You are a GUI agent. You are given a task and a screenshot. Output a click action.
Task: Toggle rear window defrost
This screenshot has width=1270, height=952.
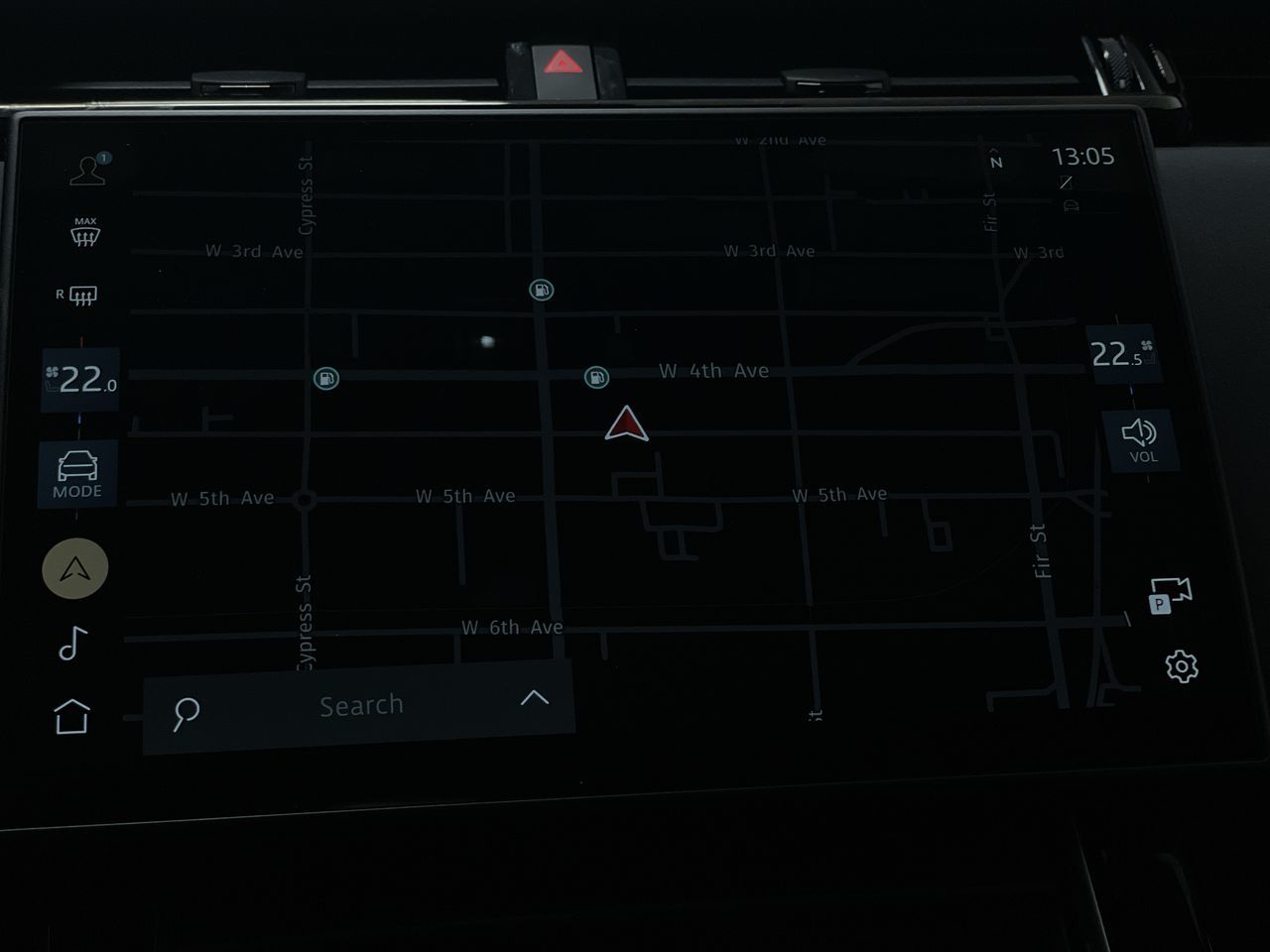(x=77, y=296)
